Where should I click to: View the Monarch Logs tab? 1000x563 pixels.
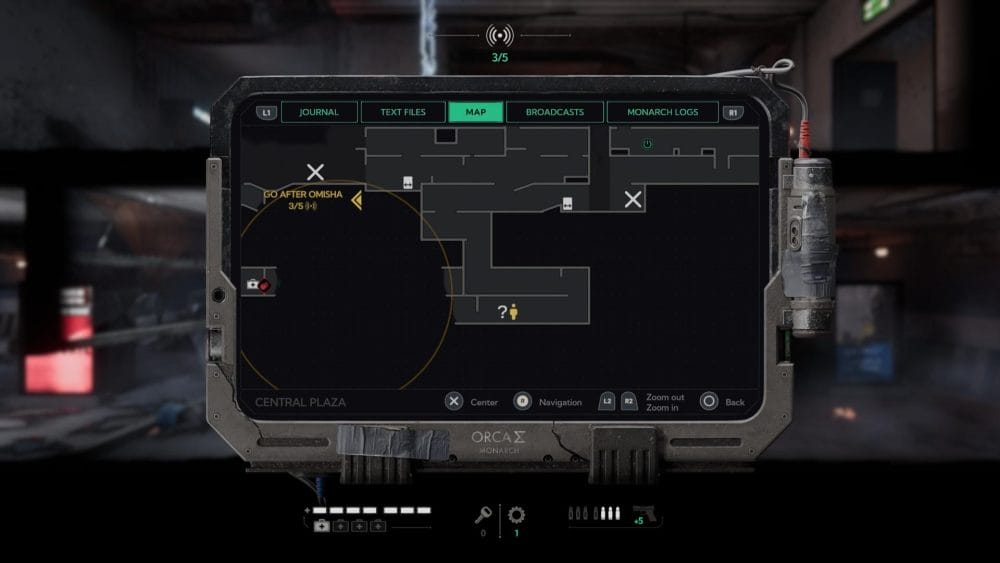click(662, 112)
